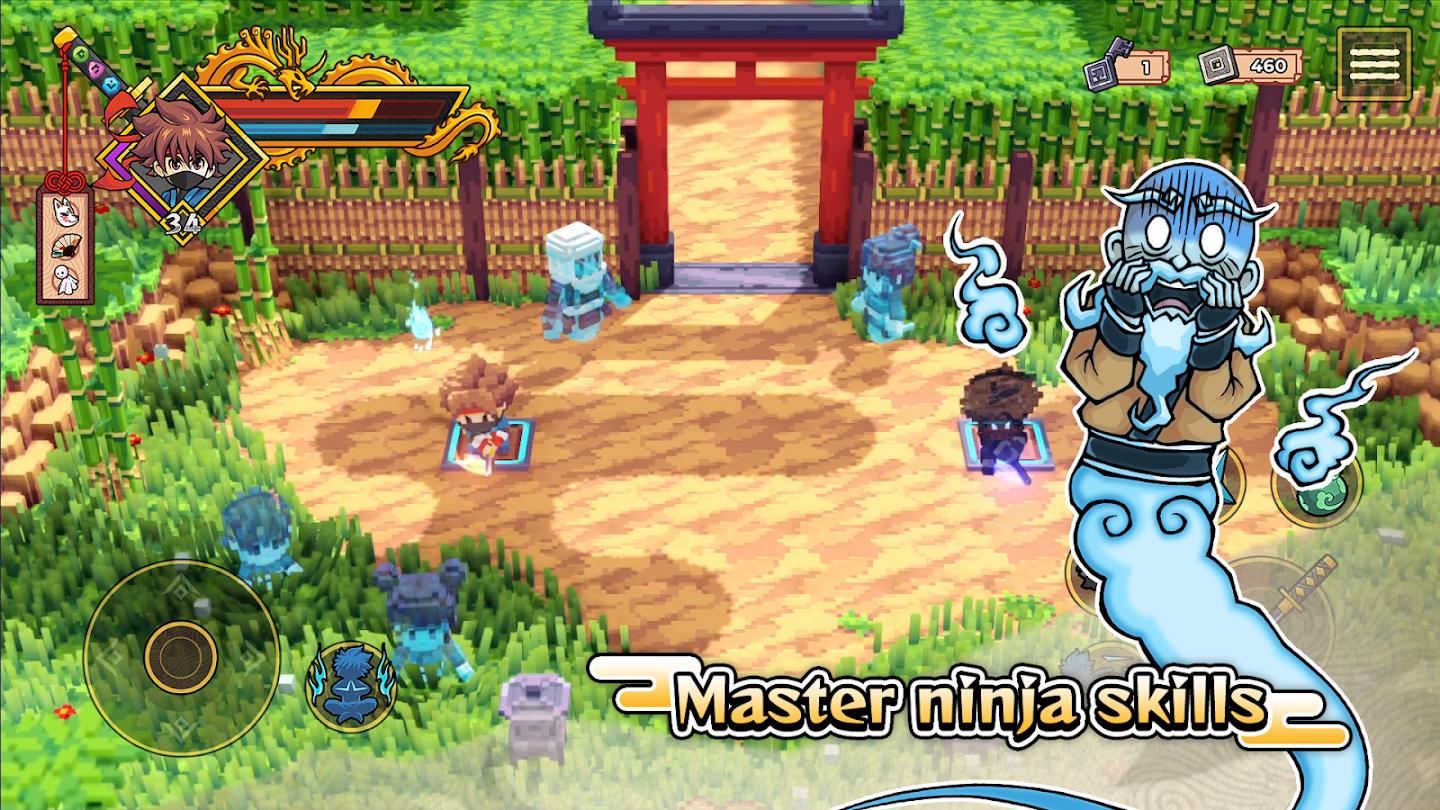
Task: Tap the green orb ninja skill icon
Action: (1322, 497)
